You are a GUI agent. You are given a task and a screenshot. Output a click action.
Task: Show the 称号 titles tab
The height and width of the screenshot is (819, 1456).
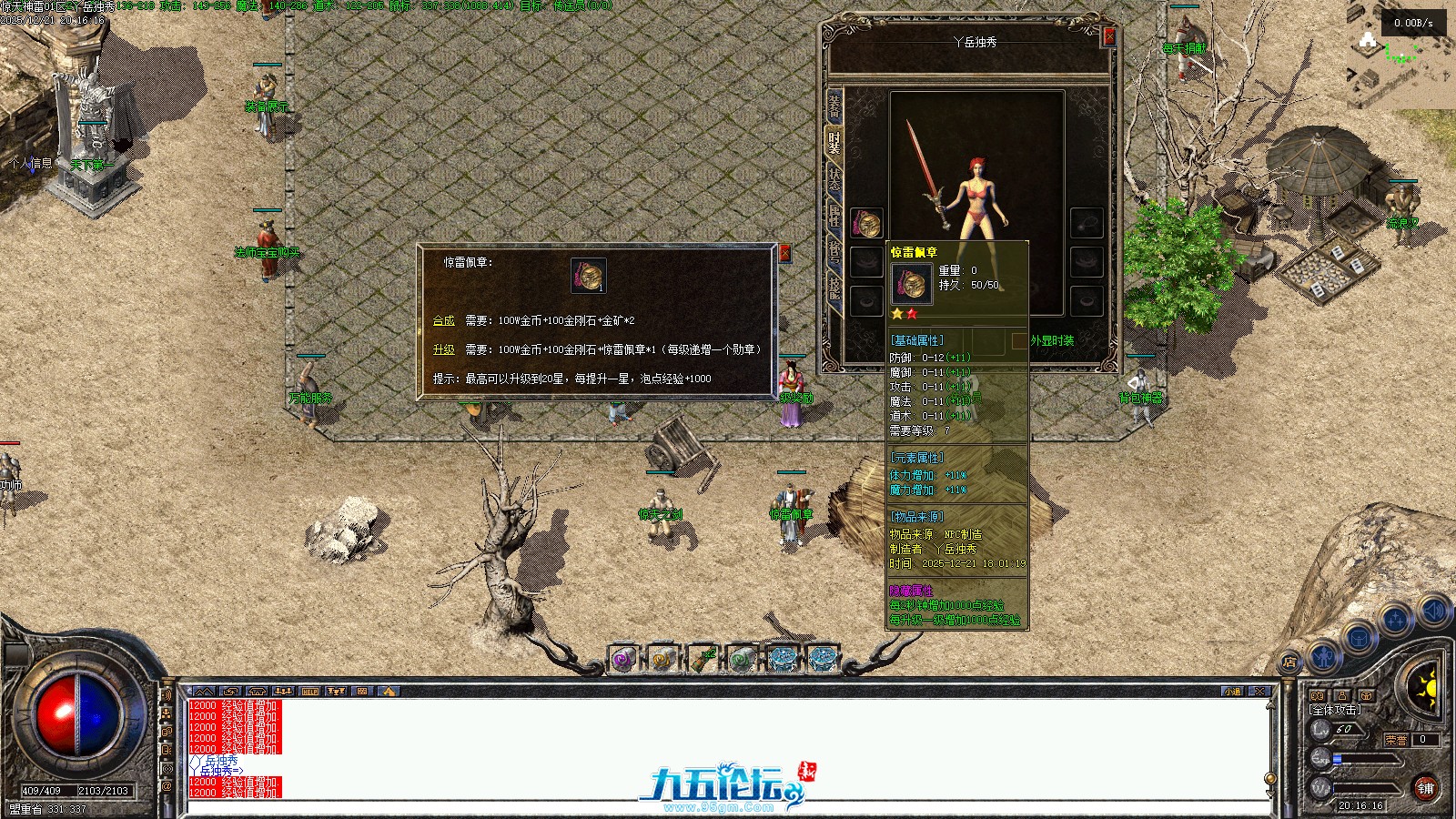(834, 250)
